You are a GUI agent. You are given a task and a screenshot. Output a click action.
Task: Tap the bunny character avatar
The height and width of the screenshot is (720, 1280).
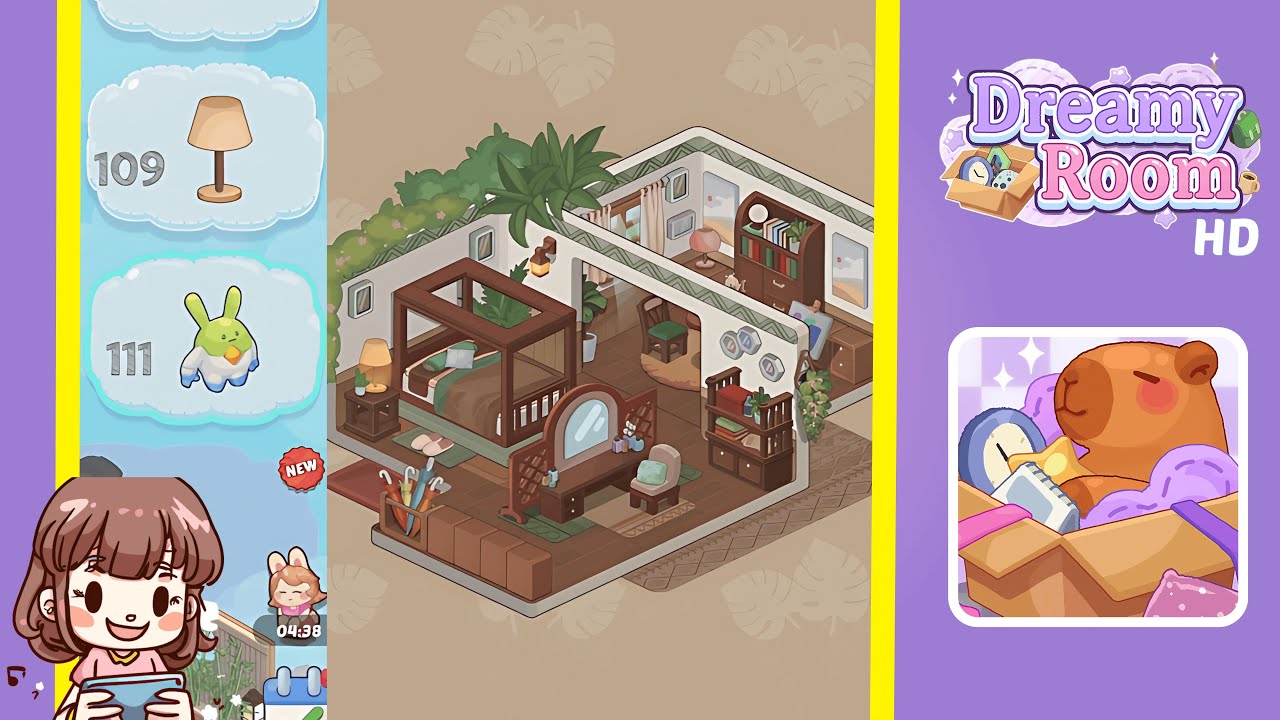pos(293,589)
